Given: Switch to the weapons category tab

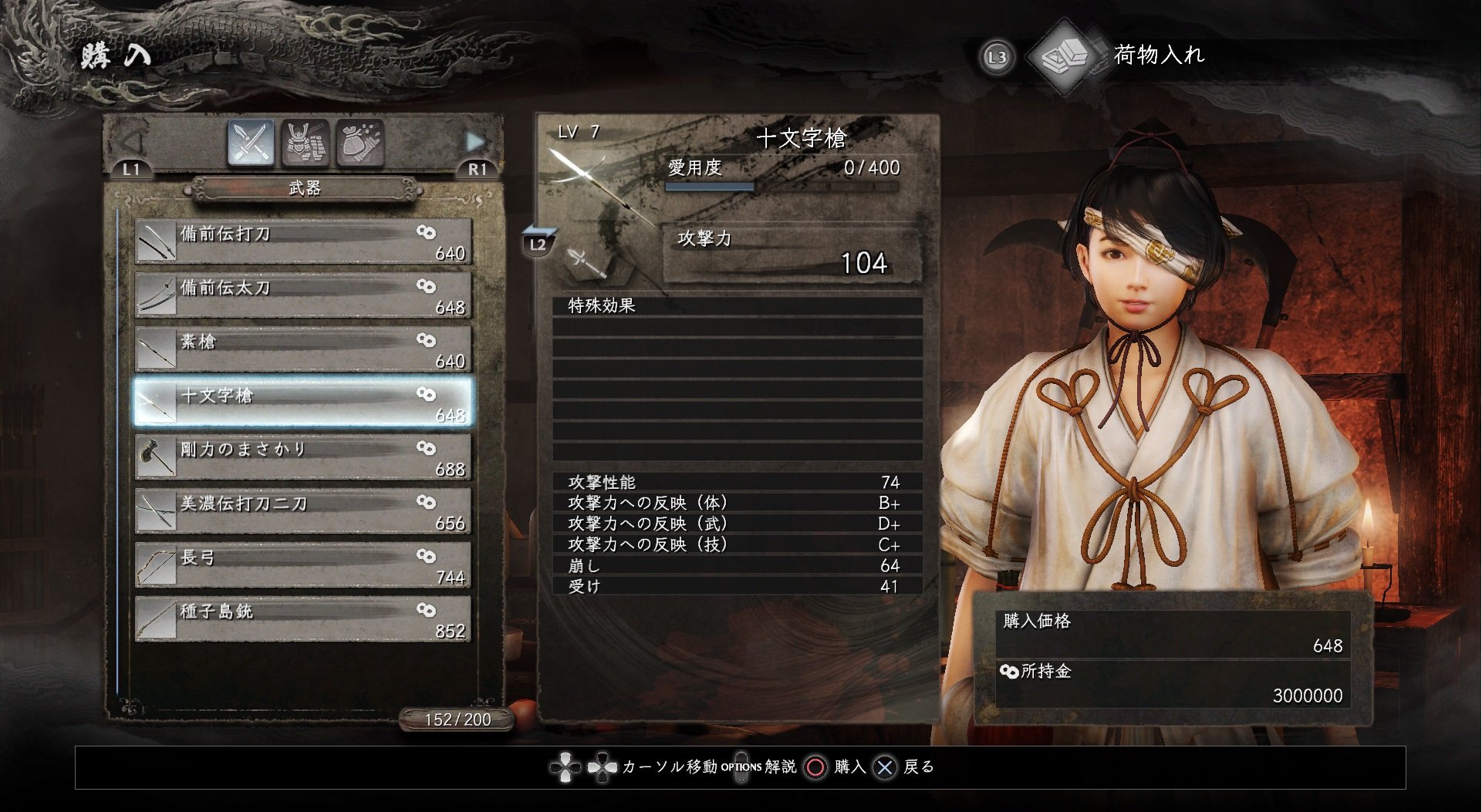Looking at the screenshot, I should 251,143.
